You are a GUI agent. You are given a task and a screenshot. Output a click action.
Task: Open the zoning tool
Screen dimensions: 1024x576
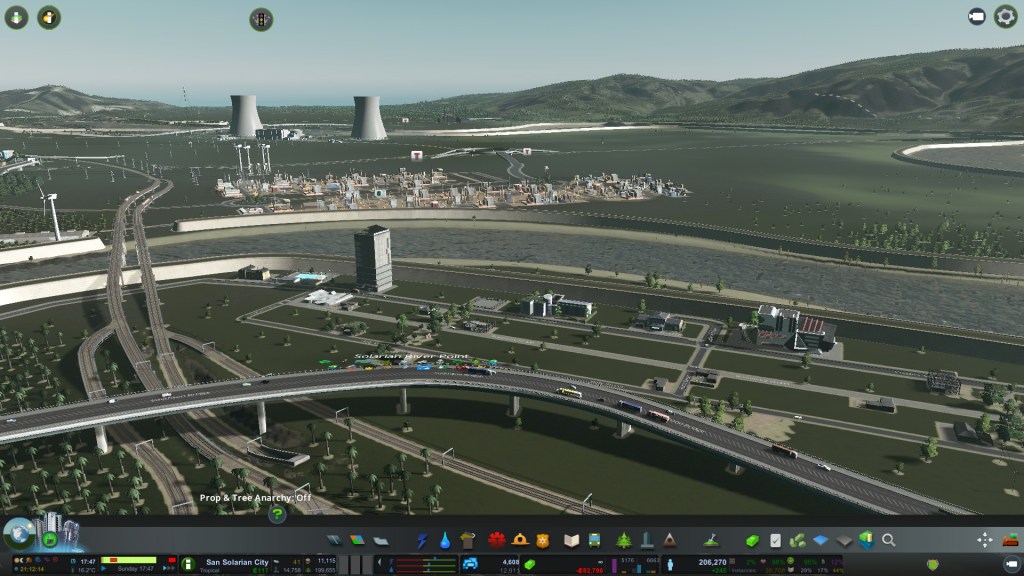click(x=357, y=540)
